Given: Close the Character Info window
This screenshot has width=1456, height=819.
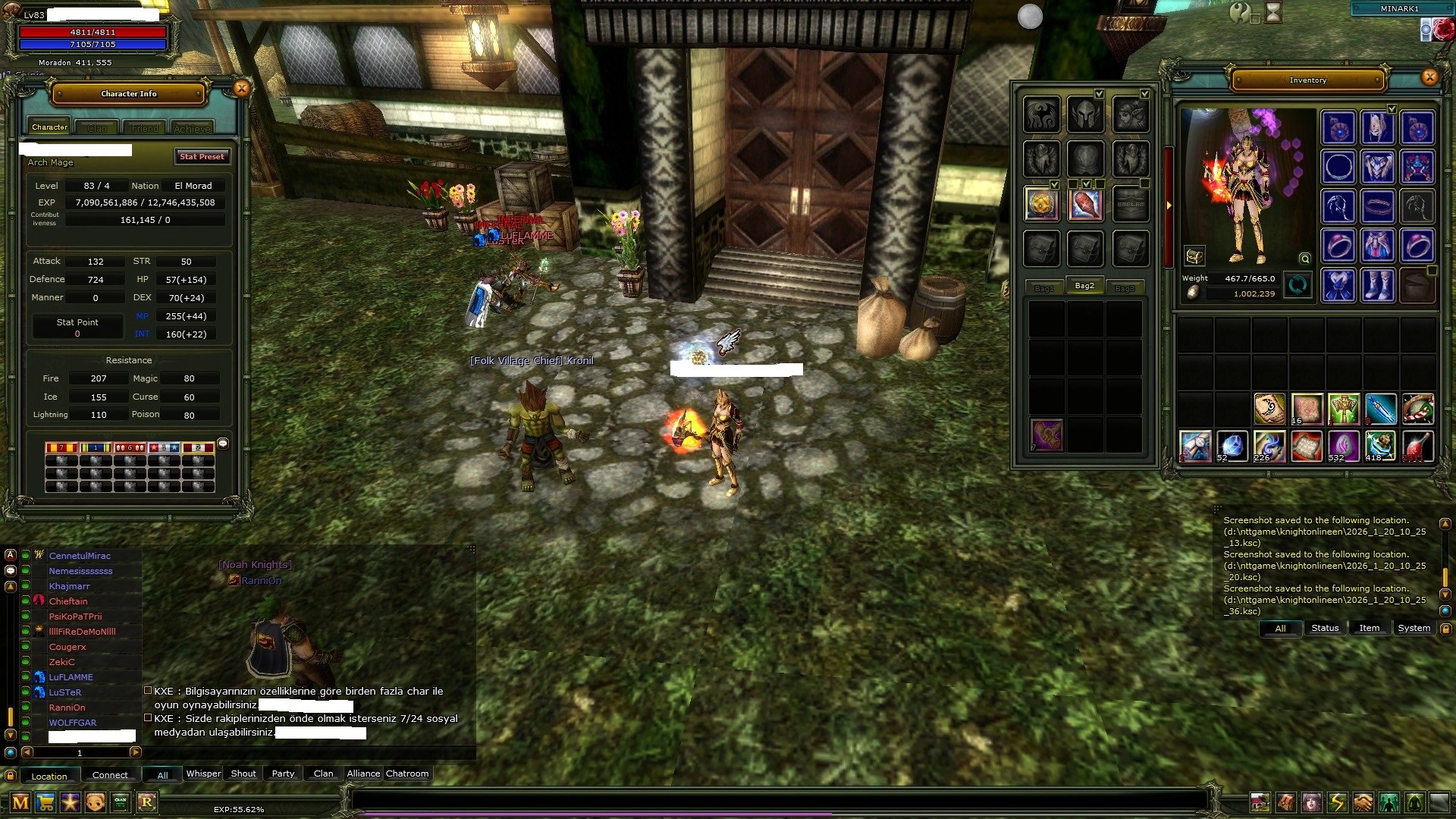Looking at the screenshot, I should (x=241, y=89).
